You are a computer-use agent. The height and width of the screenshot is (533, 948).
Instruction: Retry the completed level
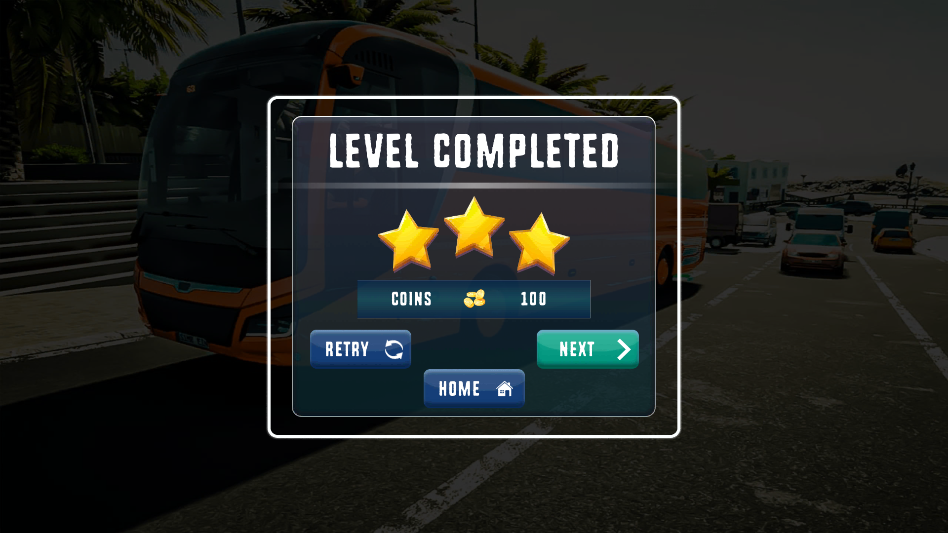[x=360, y=349]
